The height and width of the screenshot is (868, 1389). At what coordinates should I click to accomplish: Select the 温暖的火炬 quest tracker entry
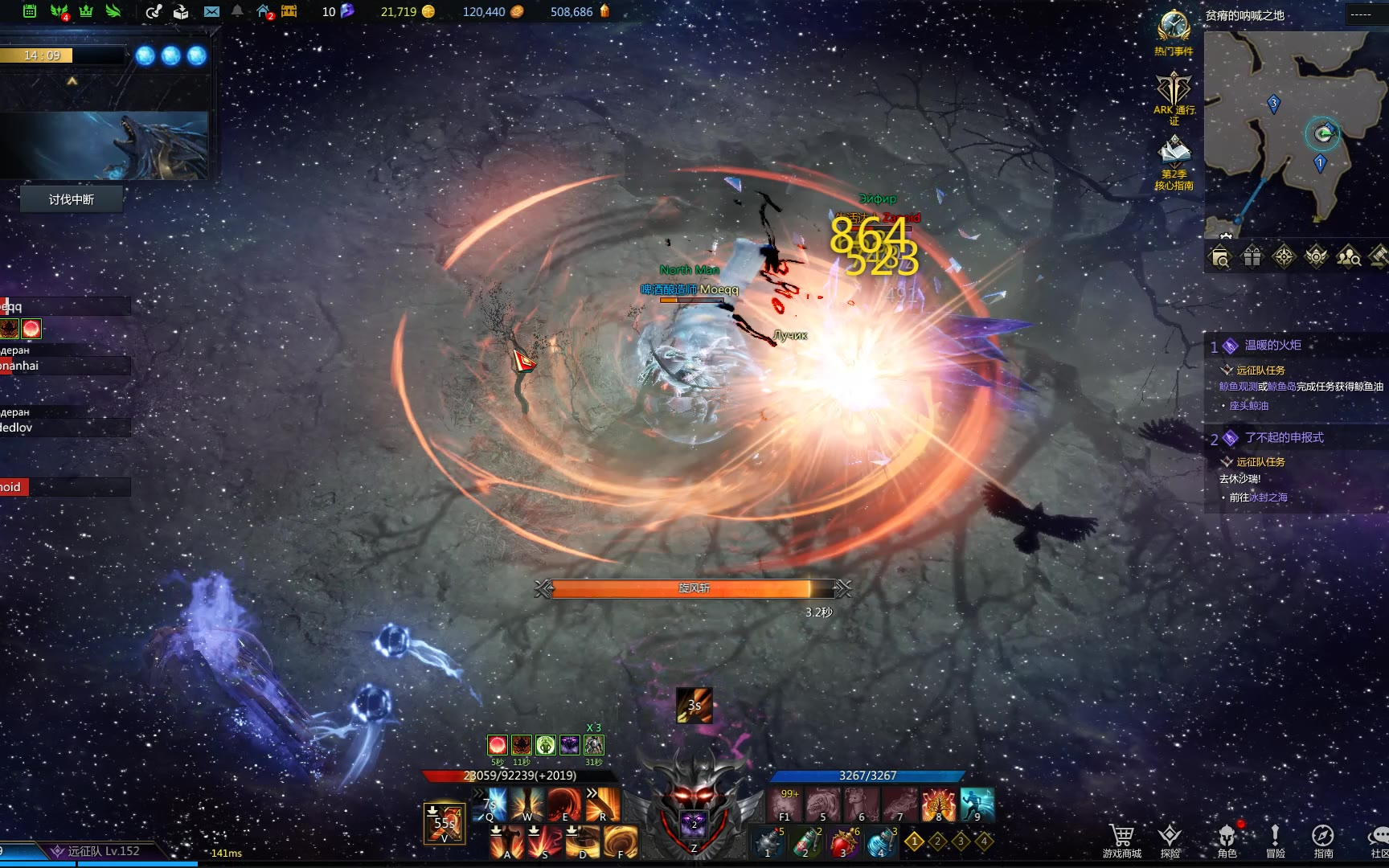1272,346
